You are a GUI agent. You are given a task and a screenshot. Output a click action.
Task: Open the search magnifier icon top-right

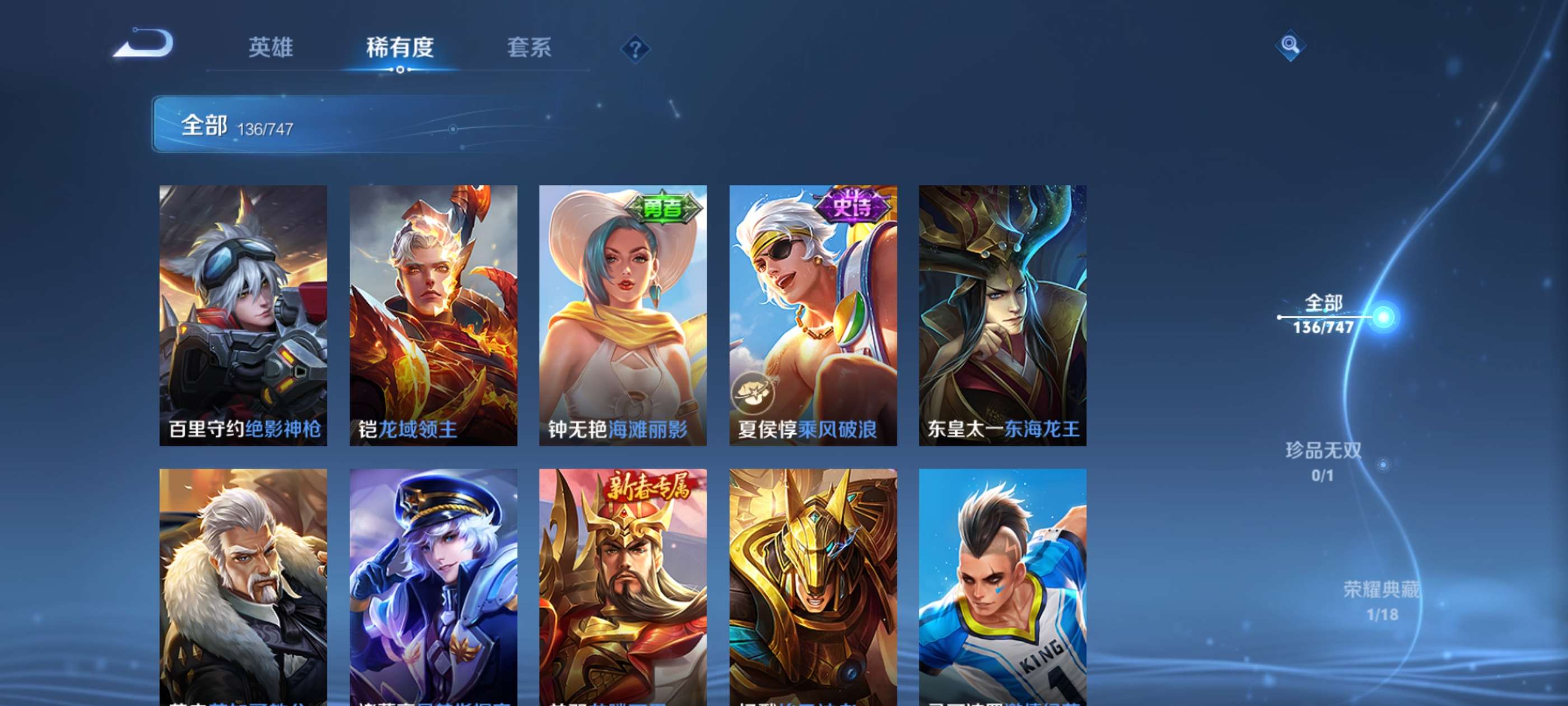coord(1289,44)
